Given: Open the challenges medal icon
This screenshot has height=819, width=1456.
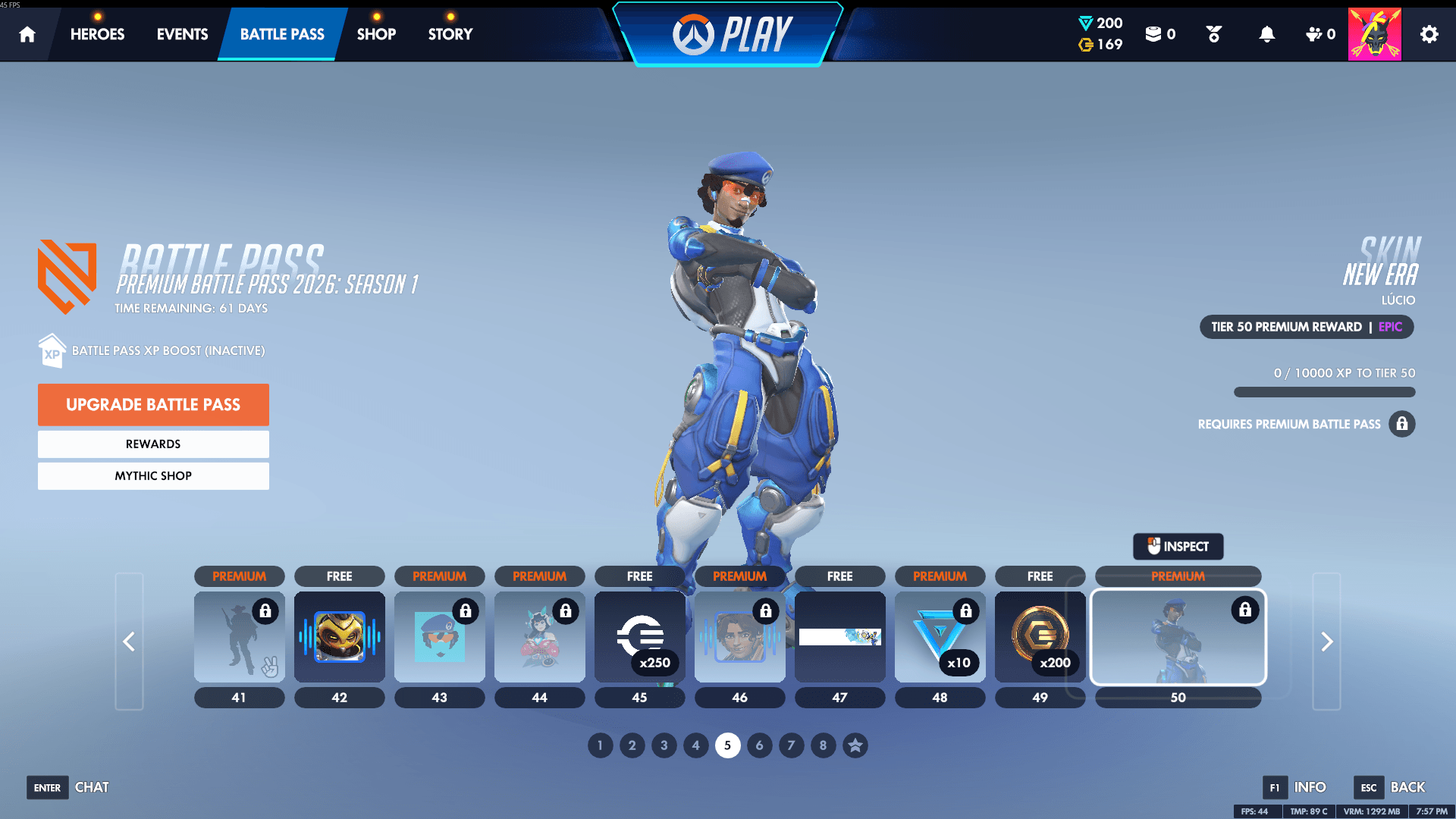Looking at the screenshot, I should point(1213,33).
